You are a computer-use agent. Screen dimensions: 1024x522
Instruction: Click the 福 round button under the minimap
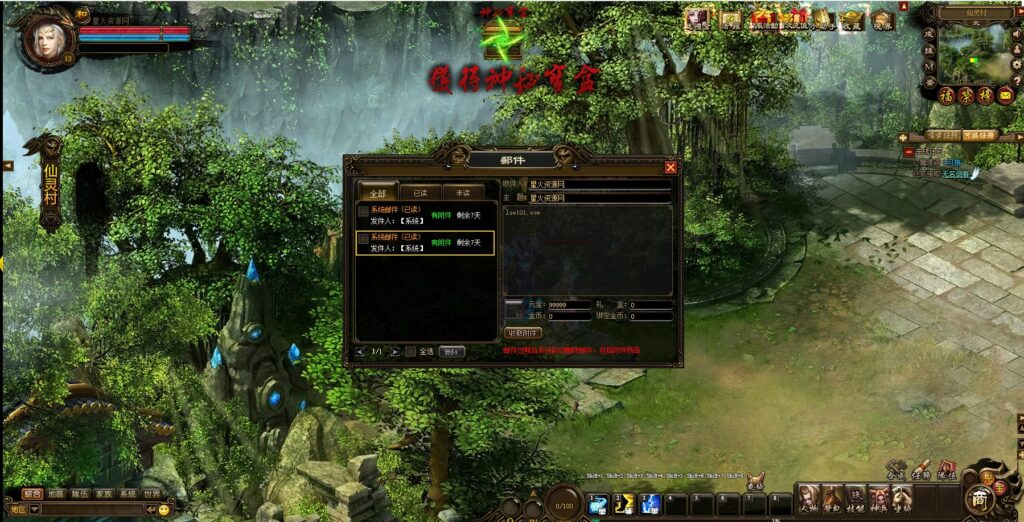945,95
